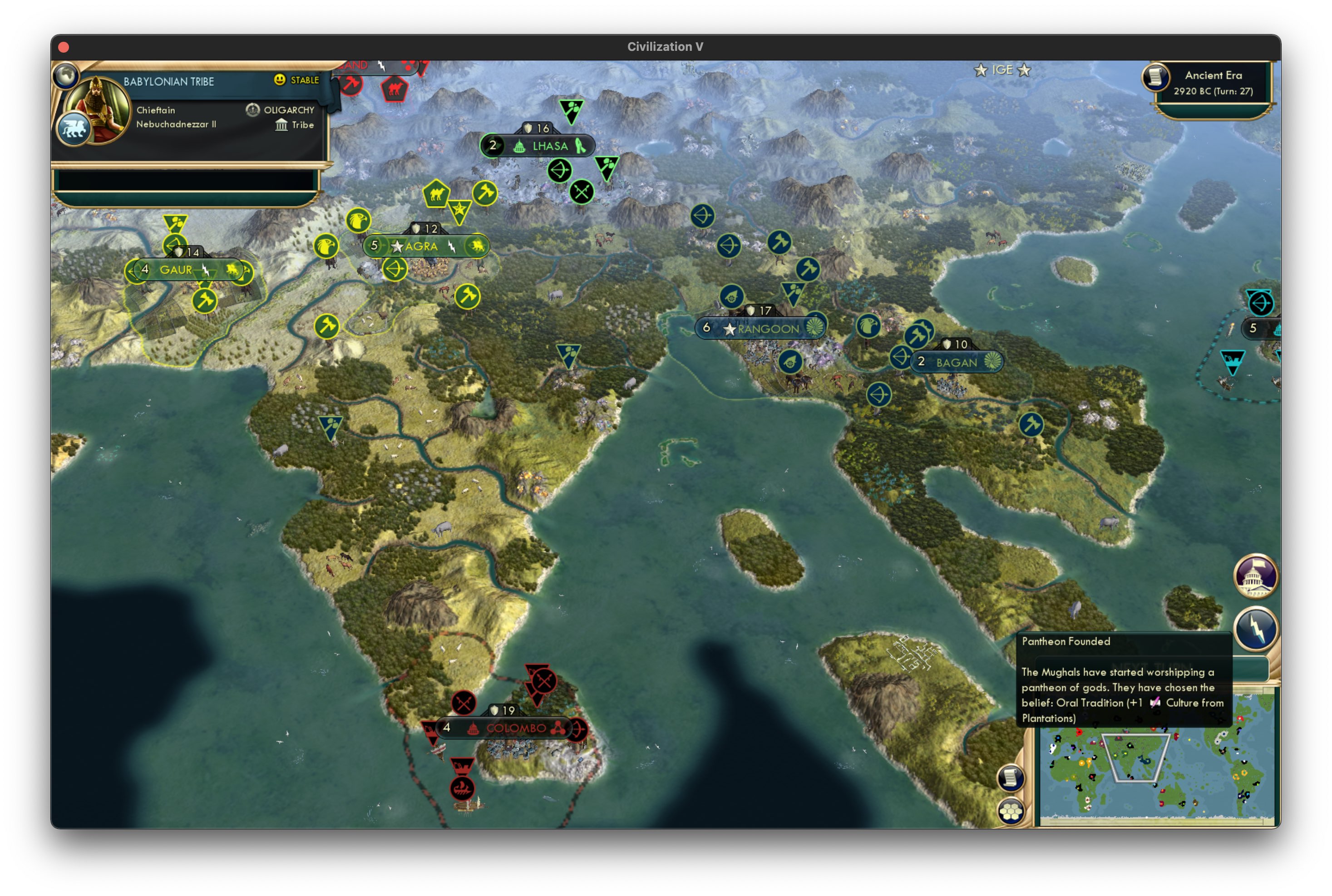This screenshot has width=1332, height=896.
Task: Expand the Rangoon city production panel
Action: point(763,328)
